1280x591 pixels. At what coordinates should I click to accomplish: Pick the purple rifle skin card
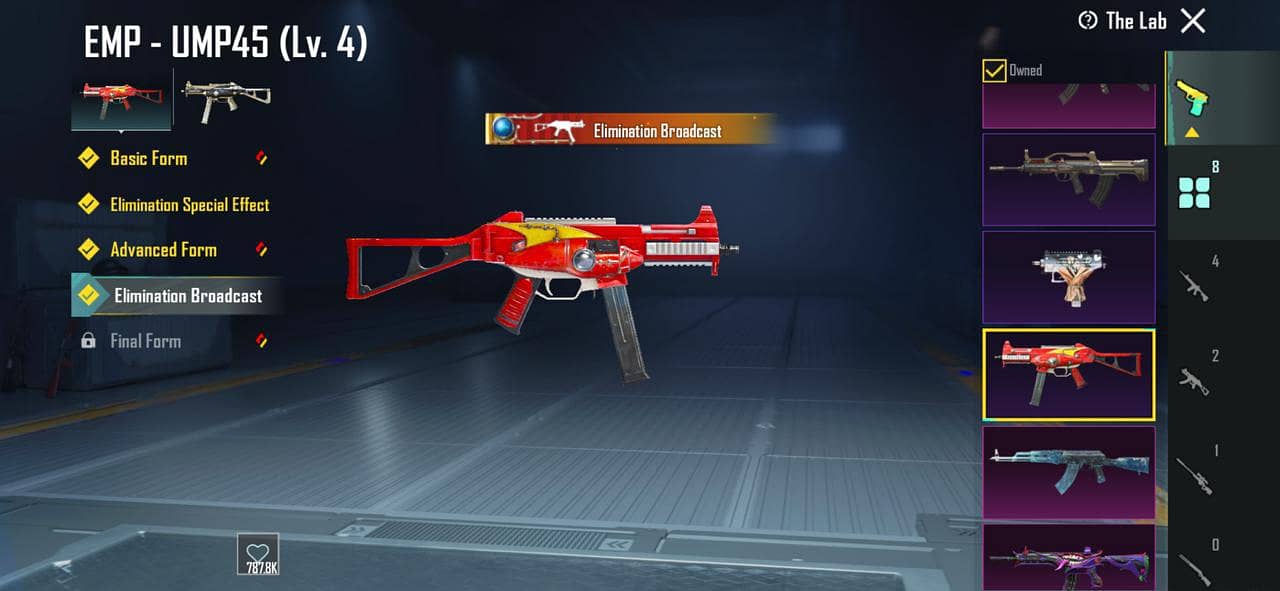click(1068, 558)
